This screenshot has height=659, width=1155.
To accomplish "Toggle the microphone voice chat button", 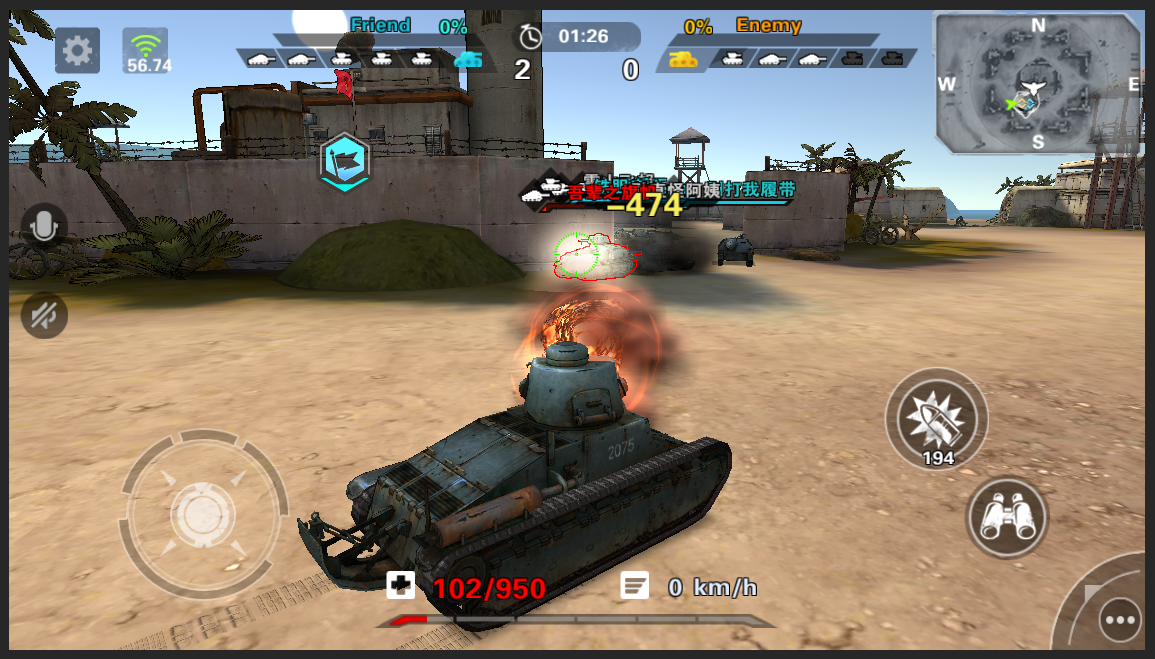I will (44, 227).
